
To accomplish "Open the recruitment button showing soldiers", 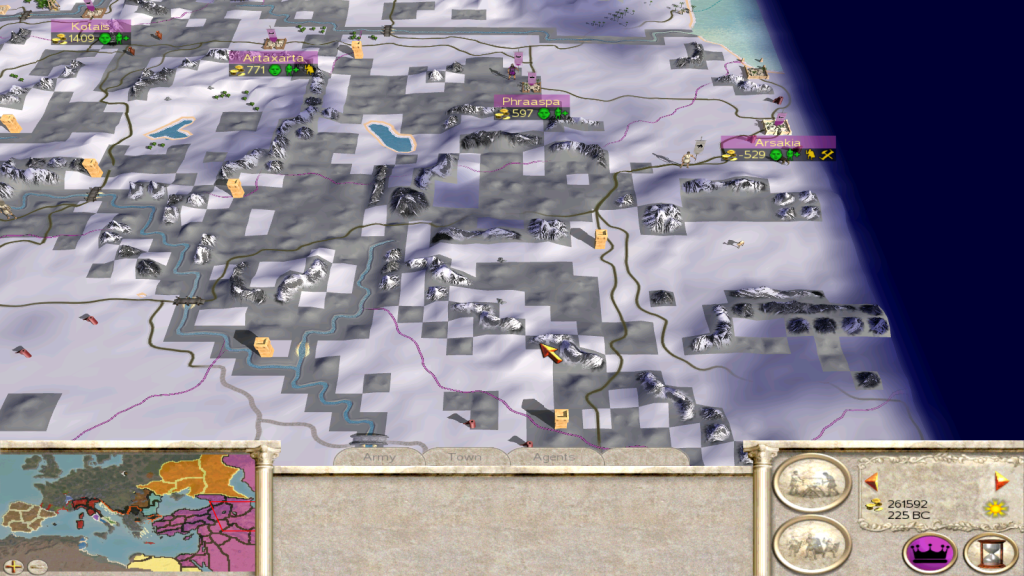I will pyautogui.click(x=811, y=544).
